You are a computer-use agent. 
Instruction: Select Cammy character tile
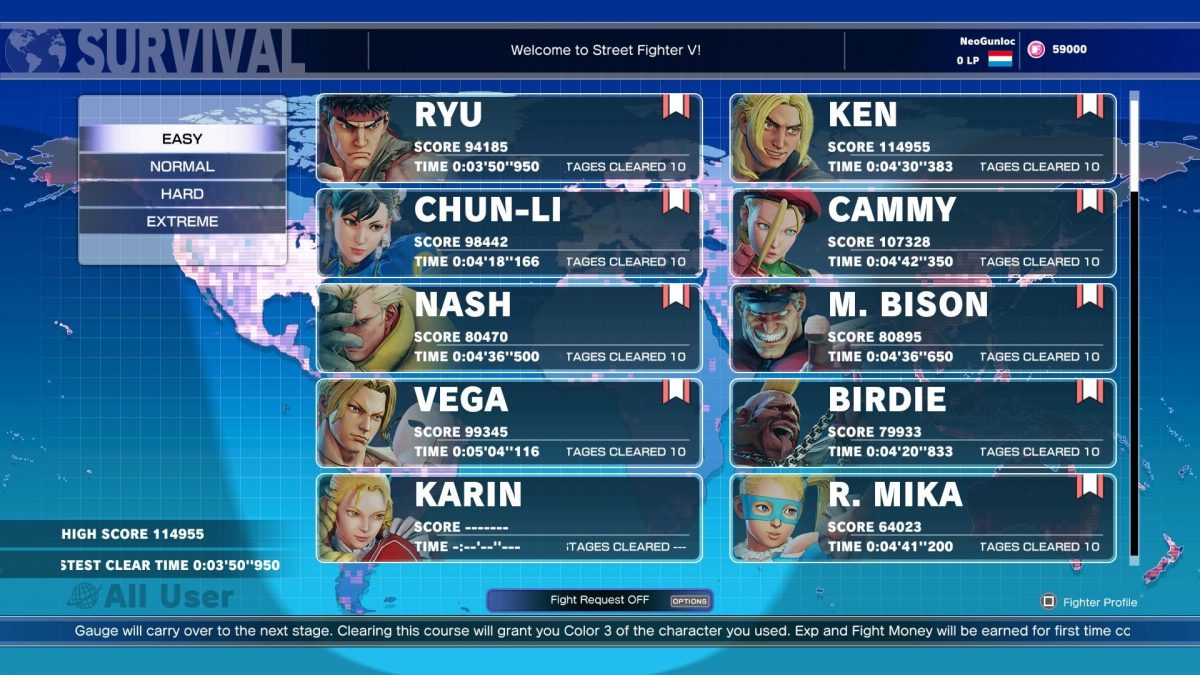922,233
